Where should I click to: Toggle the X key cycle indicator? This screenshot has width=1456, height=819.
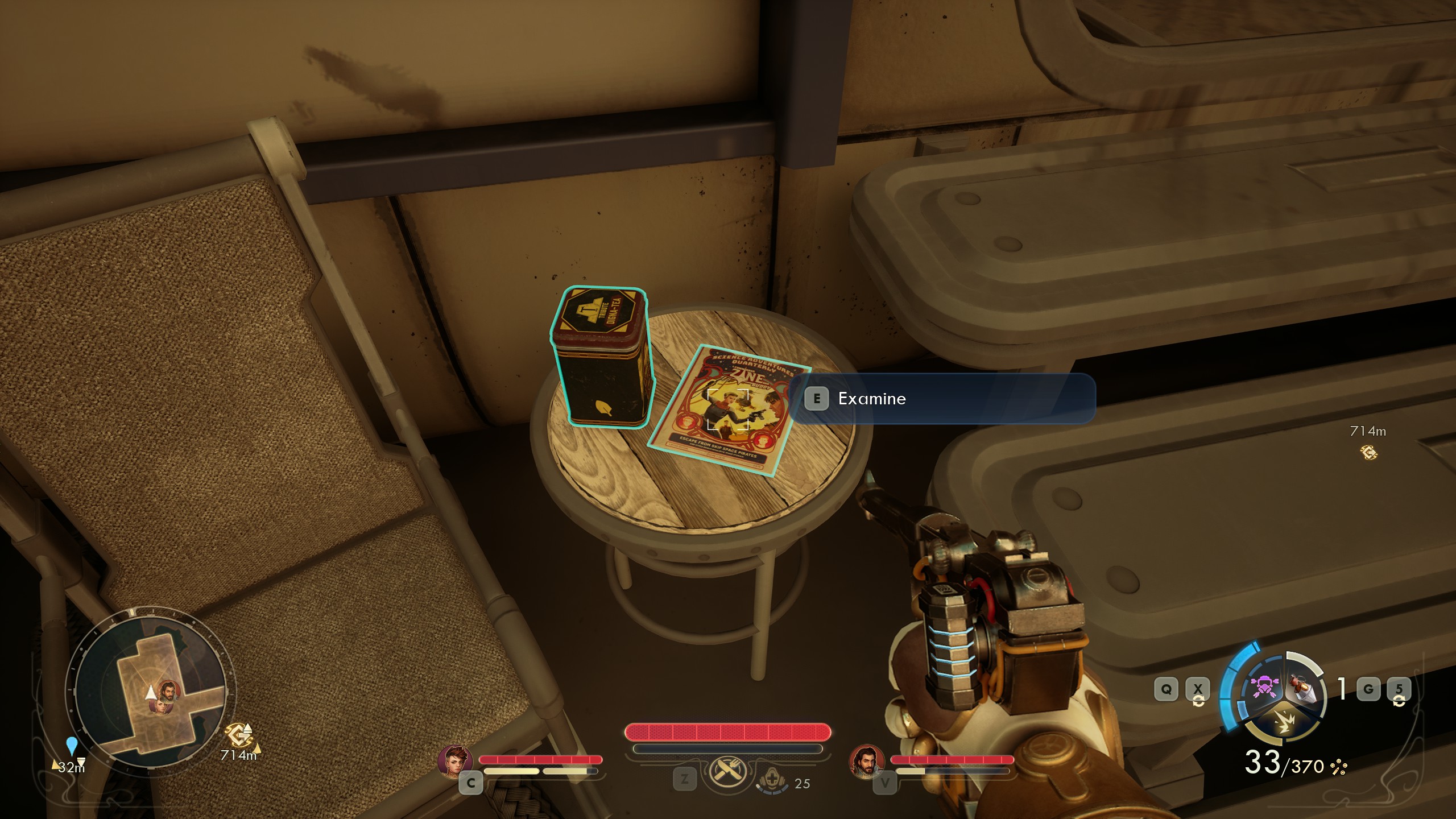[x=1198, y=688]
